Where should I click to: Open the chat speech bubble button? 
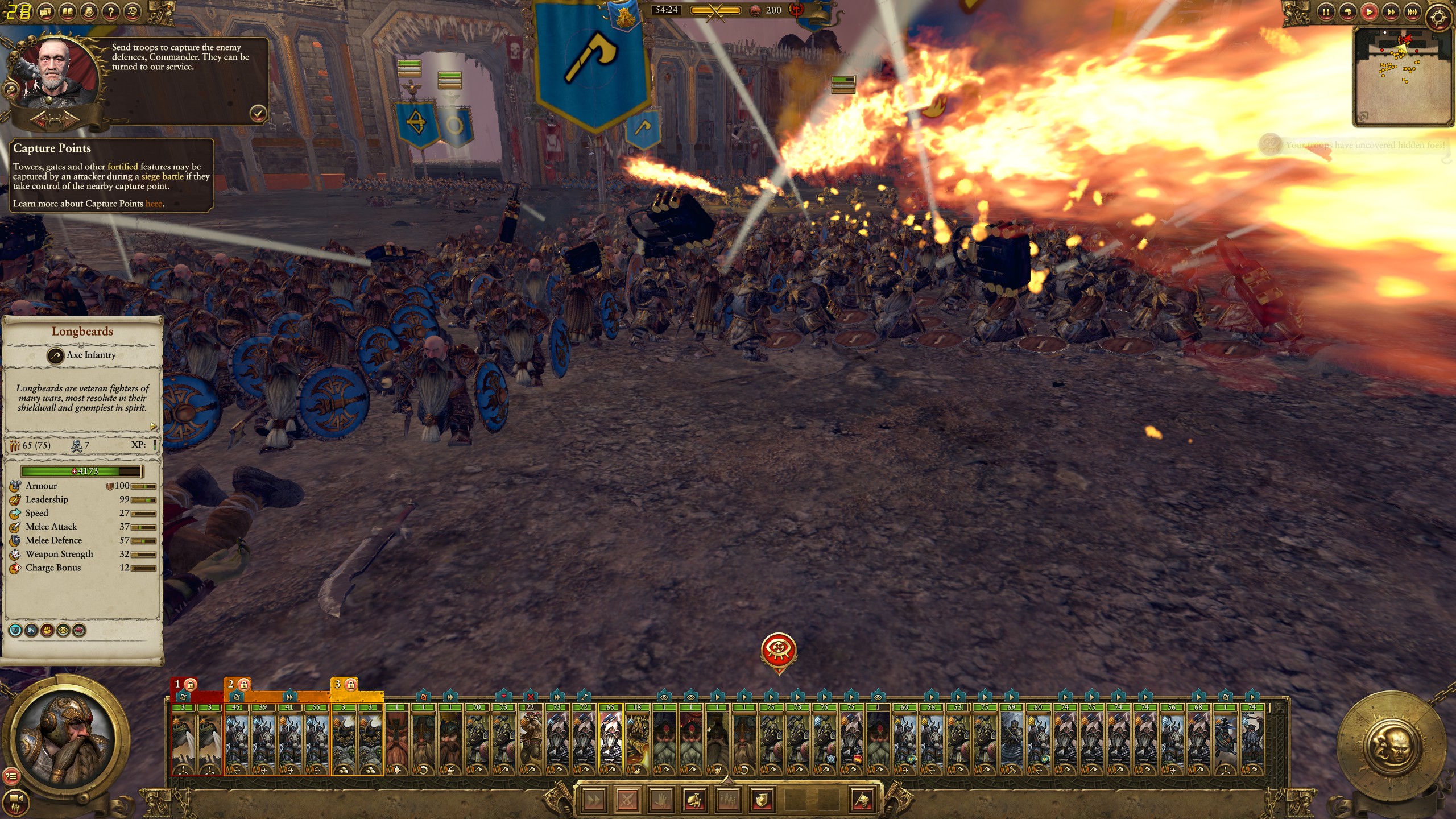(46, 11)
